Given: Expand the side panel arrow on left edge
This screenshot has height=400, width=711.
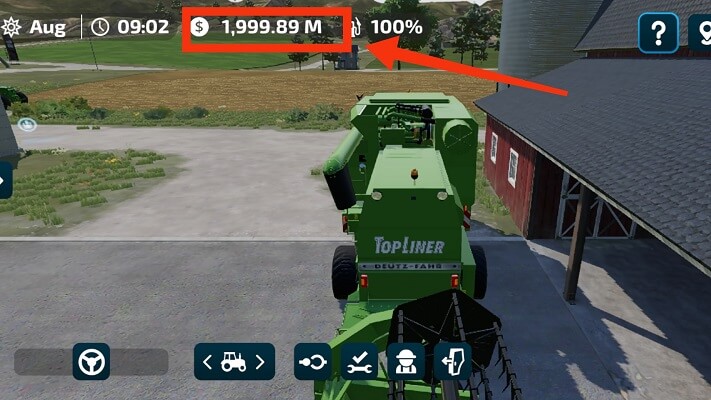Looking at the screenshot, I should click(4, 180).
